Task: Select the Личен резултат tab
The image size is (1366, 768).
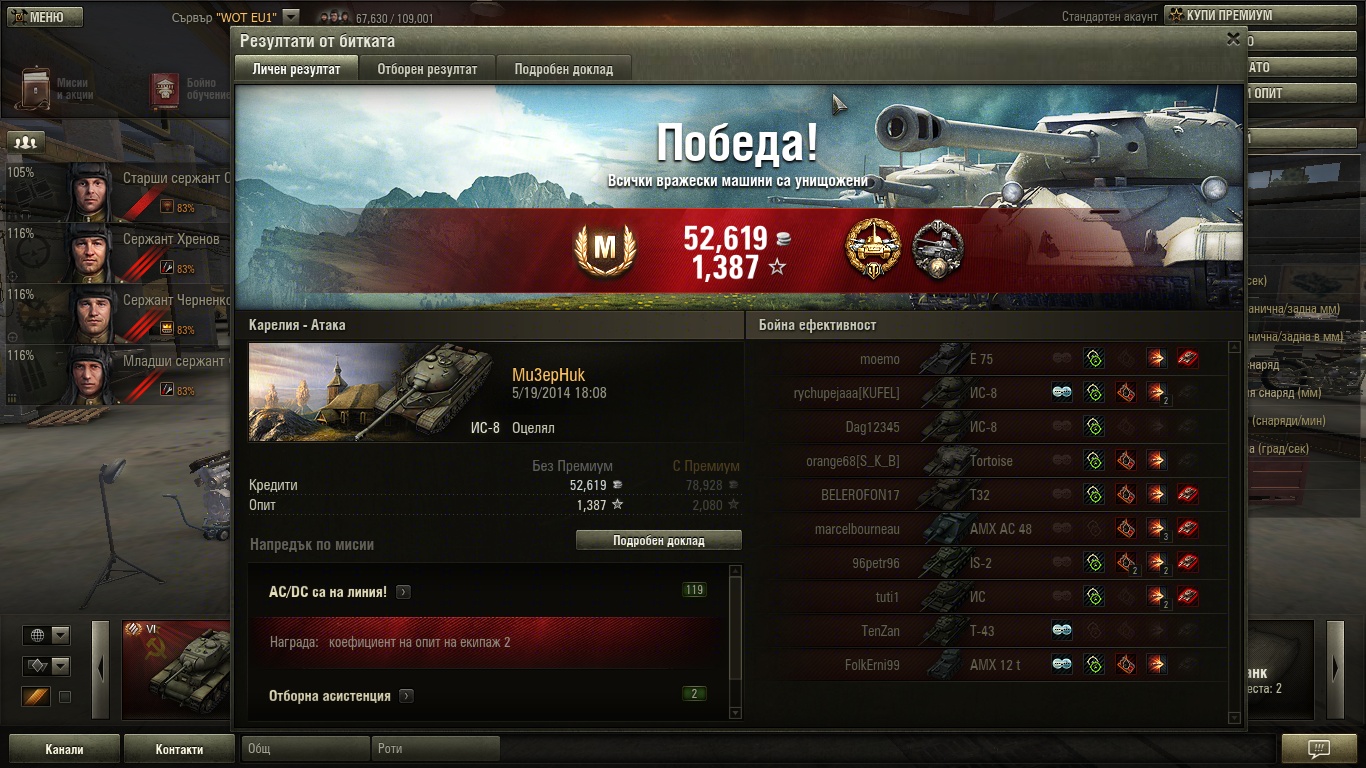Action: pos(297,69)
